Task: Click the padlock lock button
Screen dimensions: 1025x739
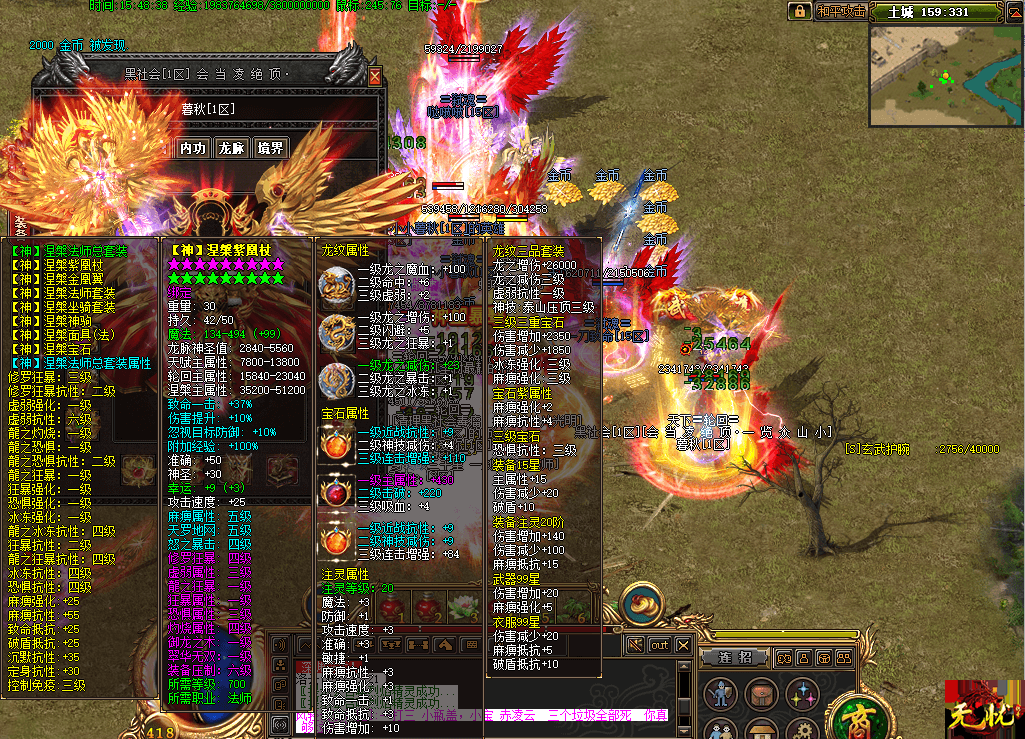Action: pos(799,12)
